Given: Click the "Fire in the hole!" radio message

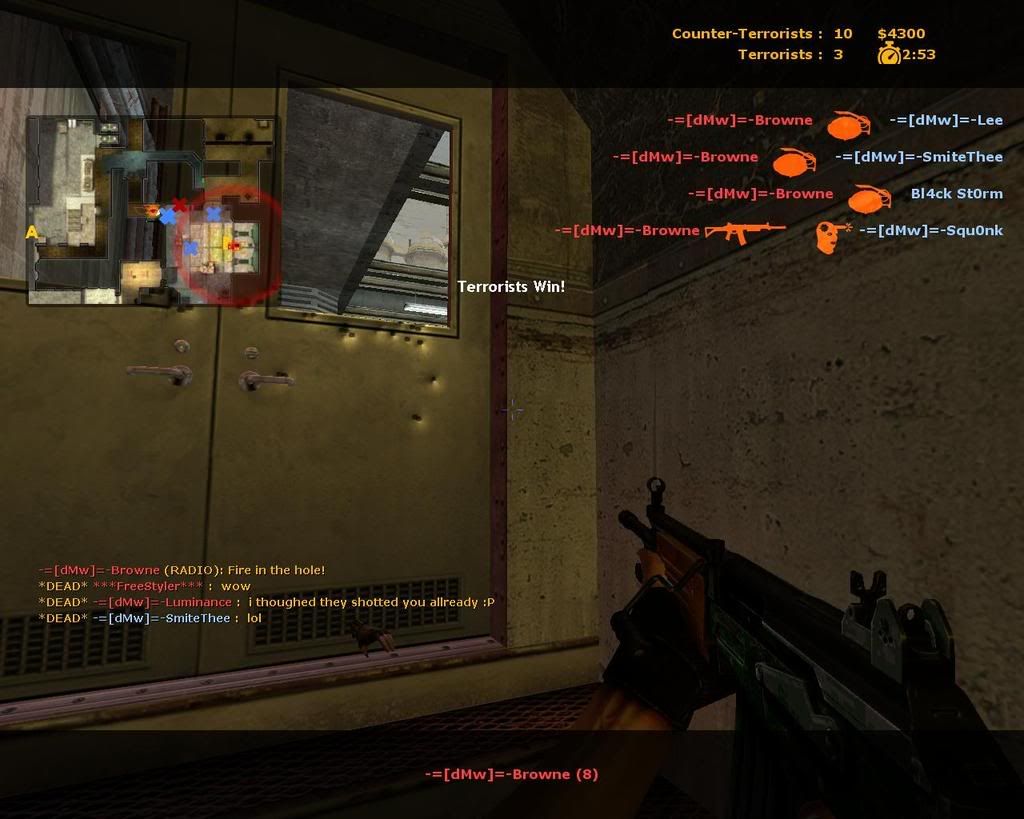Looking at the screenshot, I should (181, 570).
